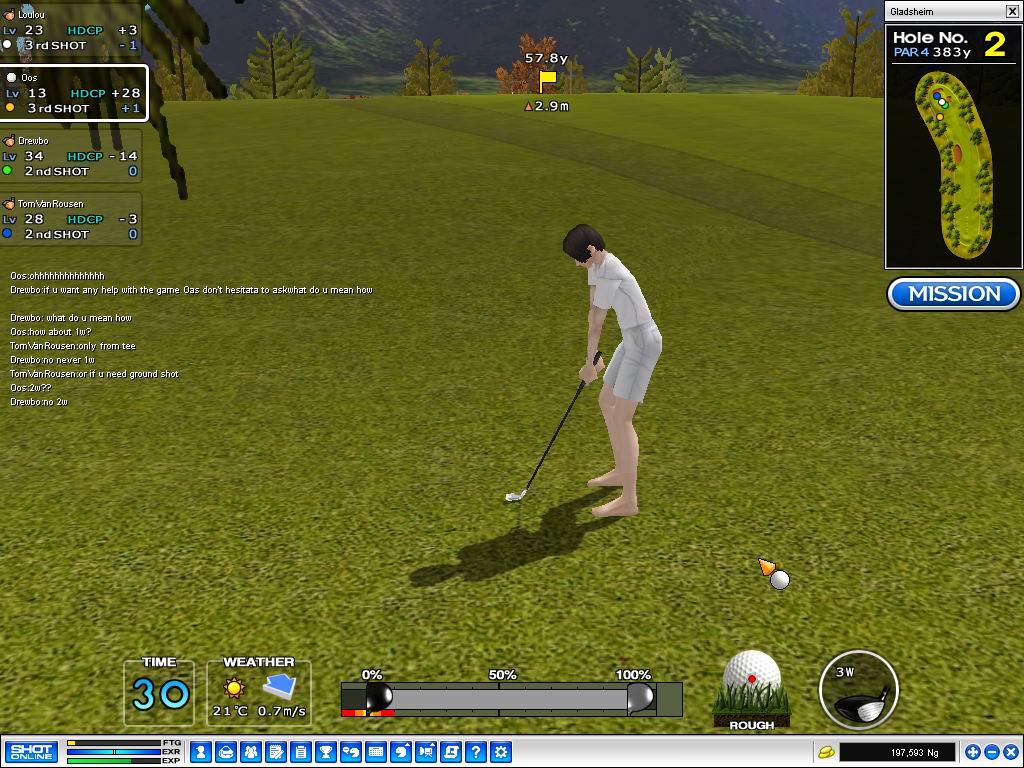Open the notepad with pencil toolbar icon

[275, 752]
